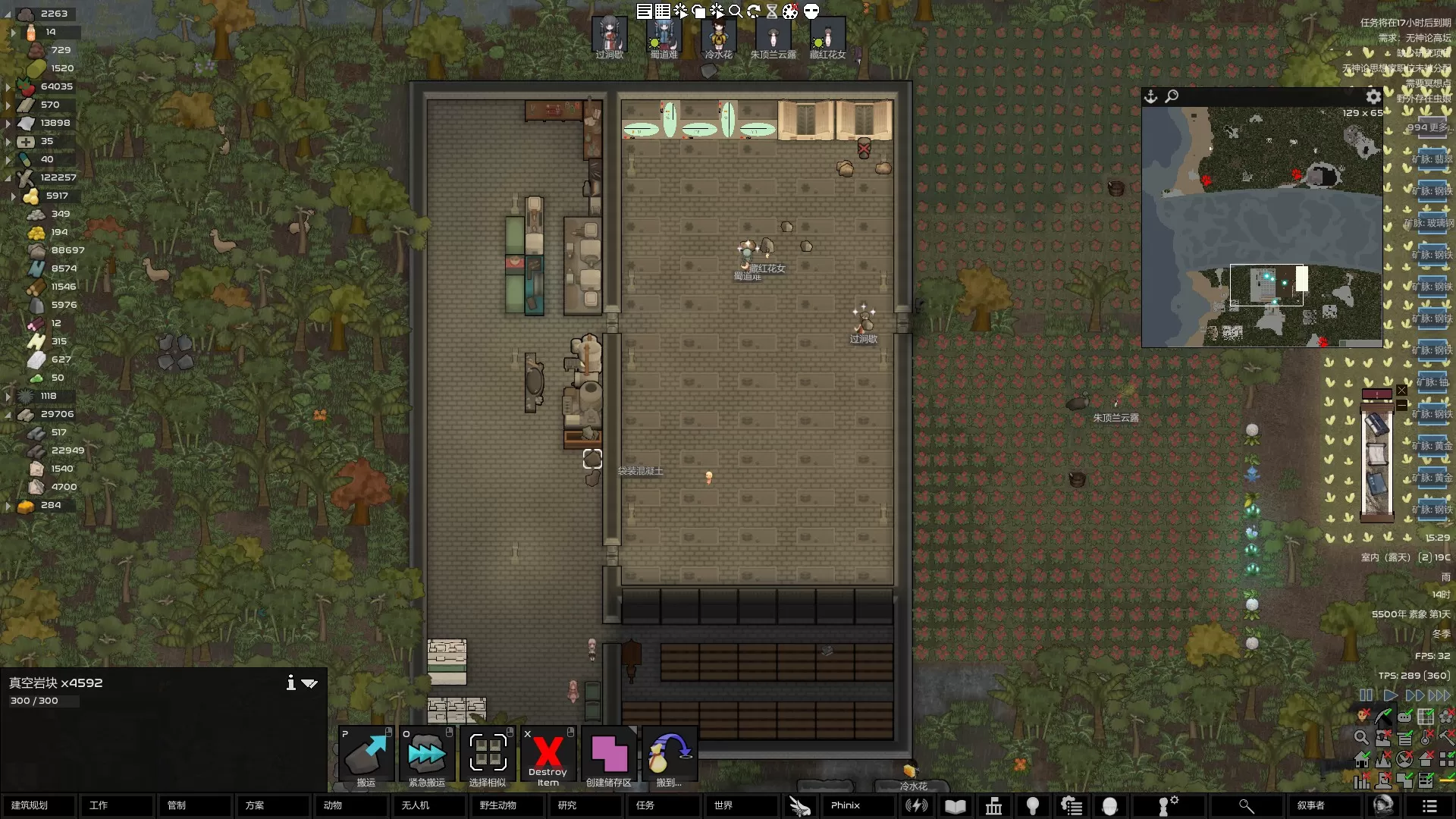Click the red X Destroy Item button
Image resolution: width=1456 pixels, height=819 pixels.
(x=548, y=756)
